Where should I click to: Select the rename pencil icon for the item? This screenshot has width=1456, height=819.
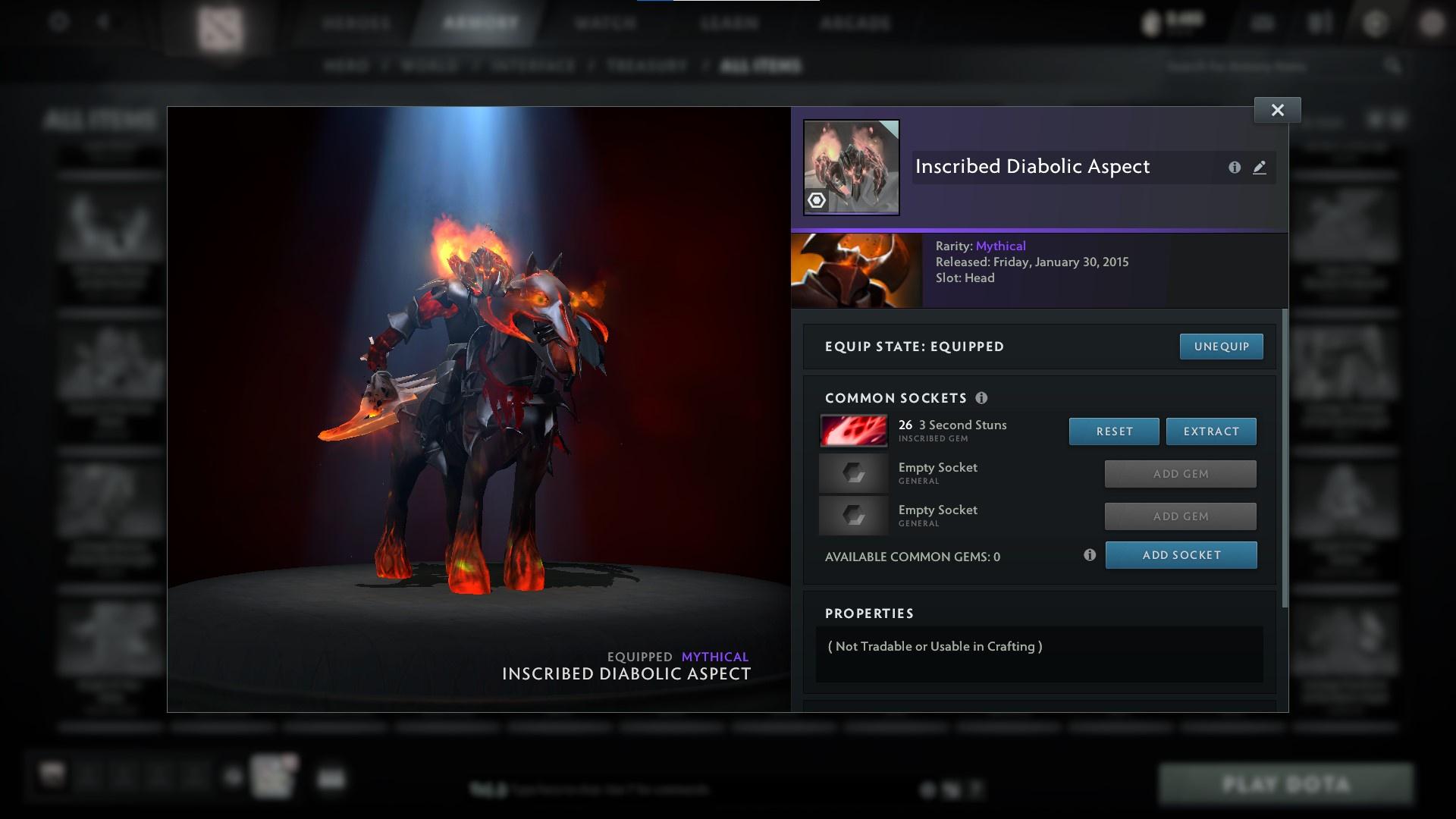click(x=1260, y=167)
